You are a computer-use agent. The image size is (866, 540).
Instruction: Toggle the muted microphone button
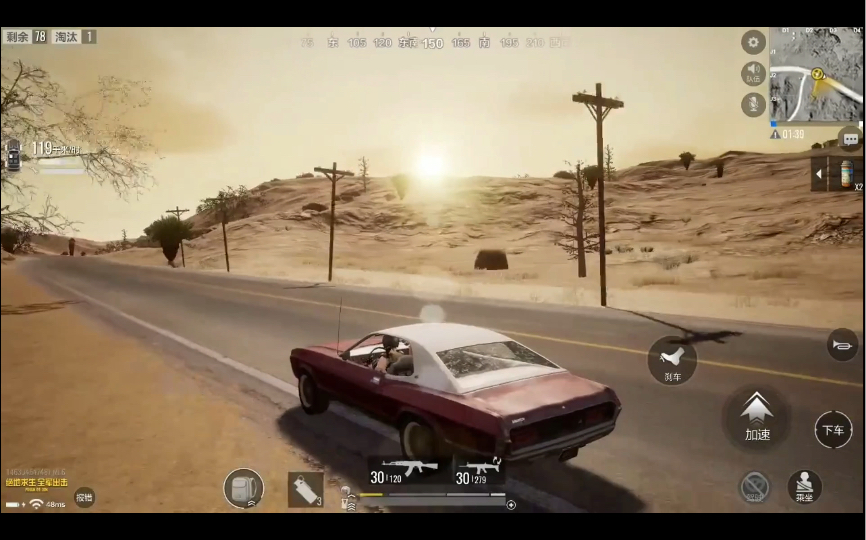coord(753,104)
